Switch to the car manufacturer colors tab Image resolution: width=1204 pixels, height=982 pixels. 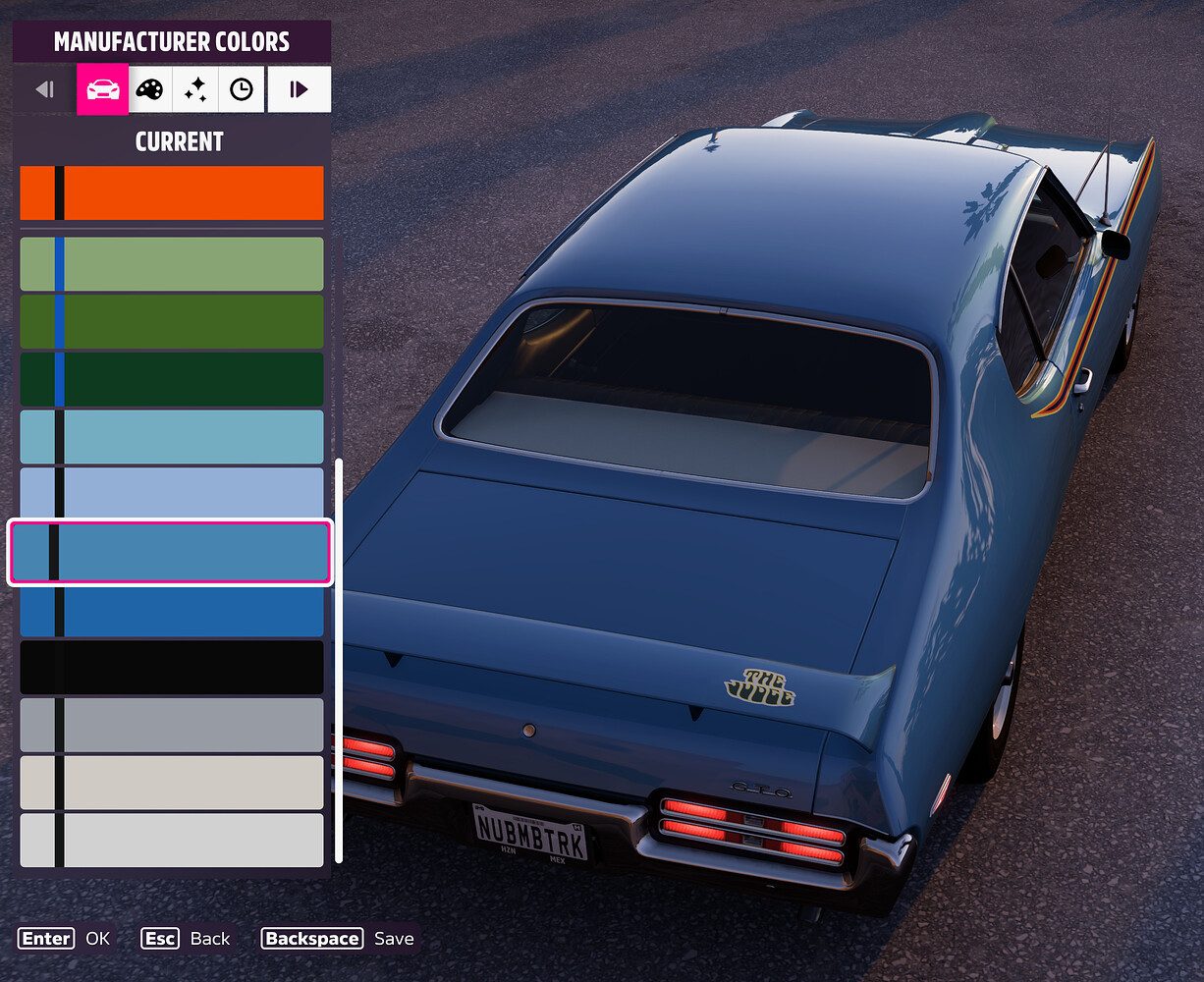[103, 90]
